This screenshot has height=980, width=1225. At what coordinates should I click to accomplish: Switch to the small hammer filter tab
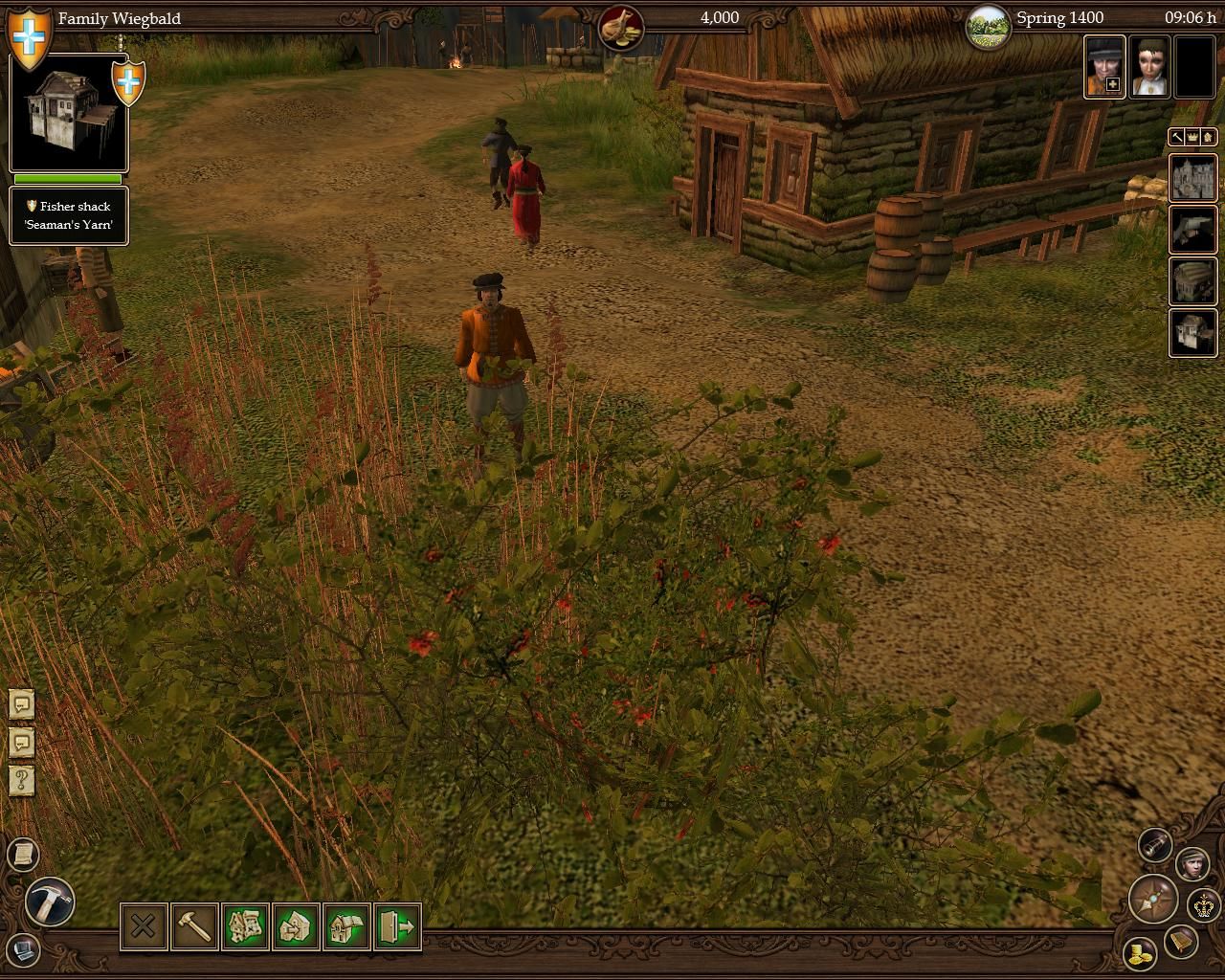(x=1177, y=138)
